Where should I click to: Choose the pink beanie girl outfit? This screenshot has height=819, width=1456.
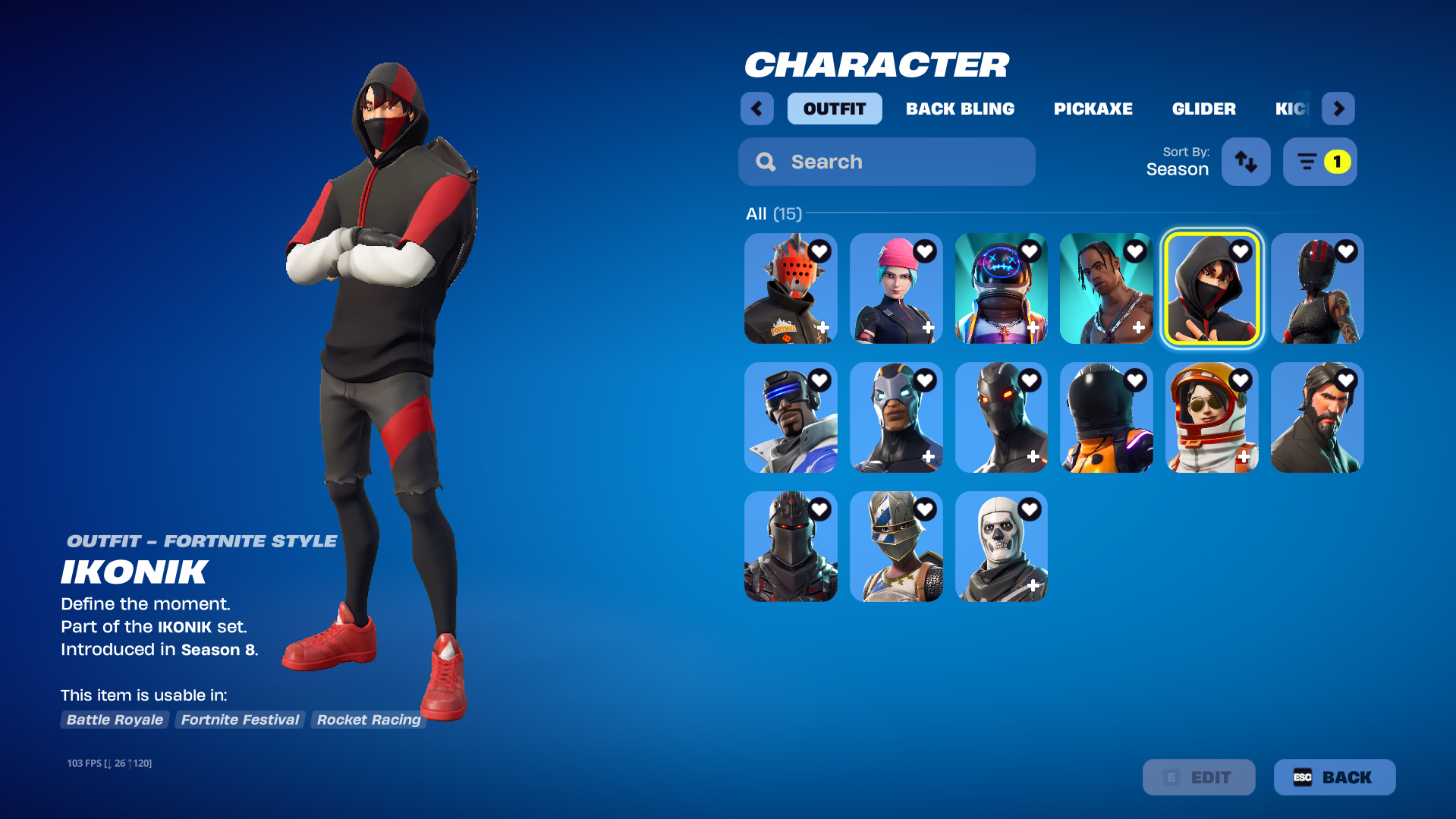pos(896,288)
